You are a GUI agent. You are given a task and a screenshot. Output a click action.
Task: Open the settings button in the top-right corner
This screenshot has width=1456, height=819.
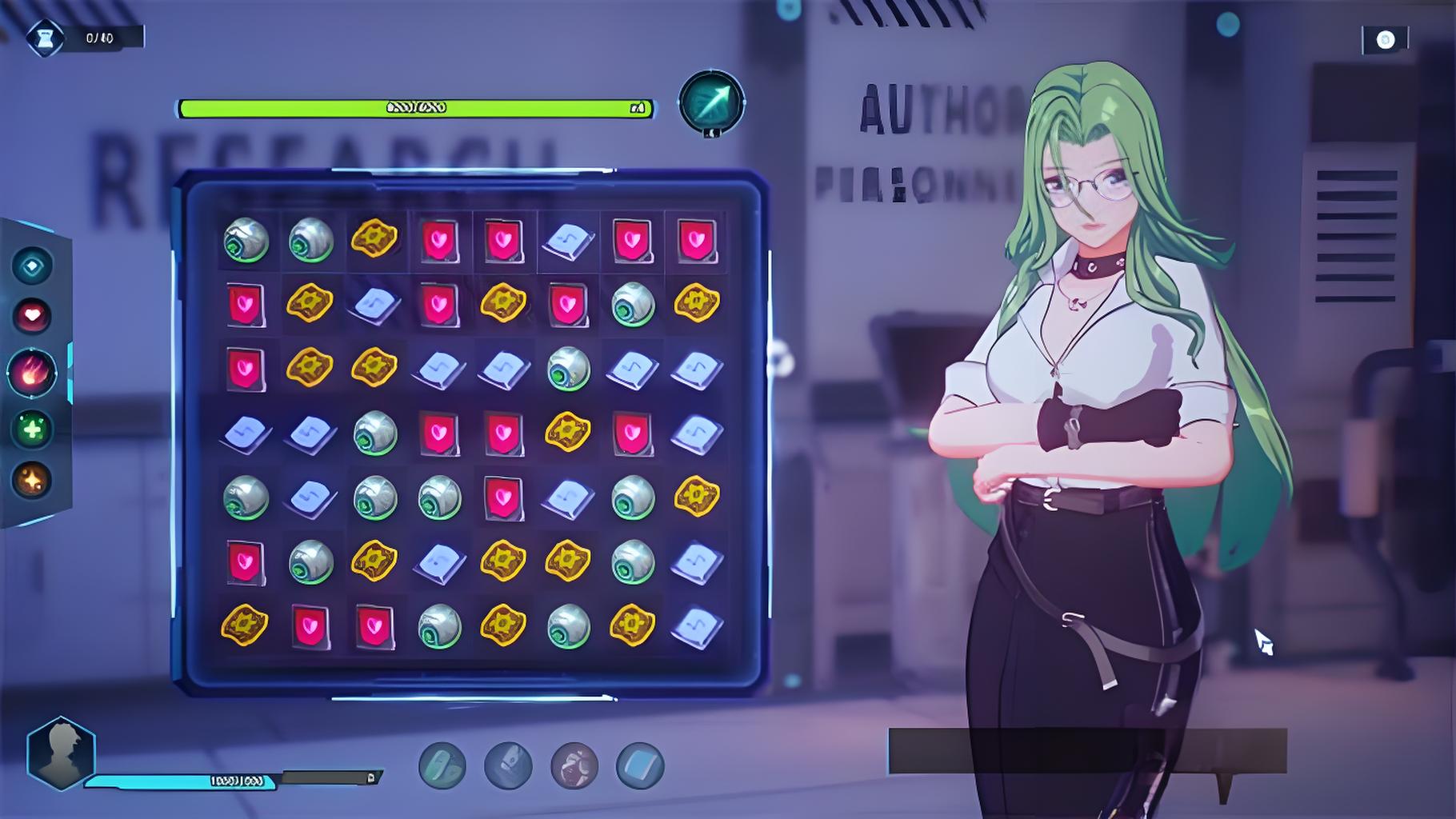tap(1385, 40)
